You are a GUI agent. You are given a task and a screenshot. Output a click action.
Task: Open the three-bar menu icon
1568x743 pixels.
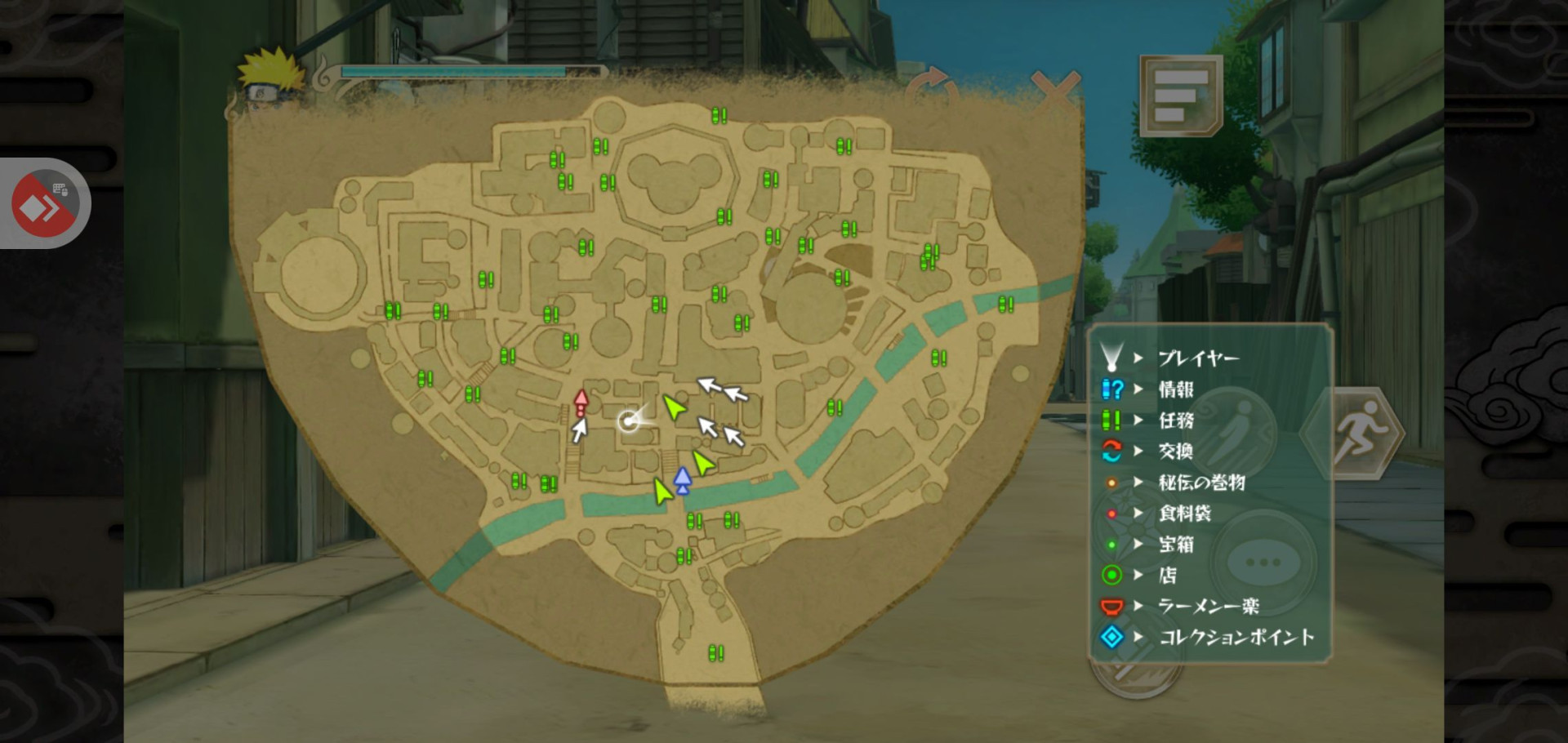[1181, 96]
